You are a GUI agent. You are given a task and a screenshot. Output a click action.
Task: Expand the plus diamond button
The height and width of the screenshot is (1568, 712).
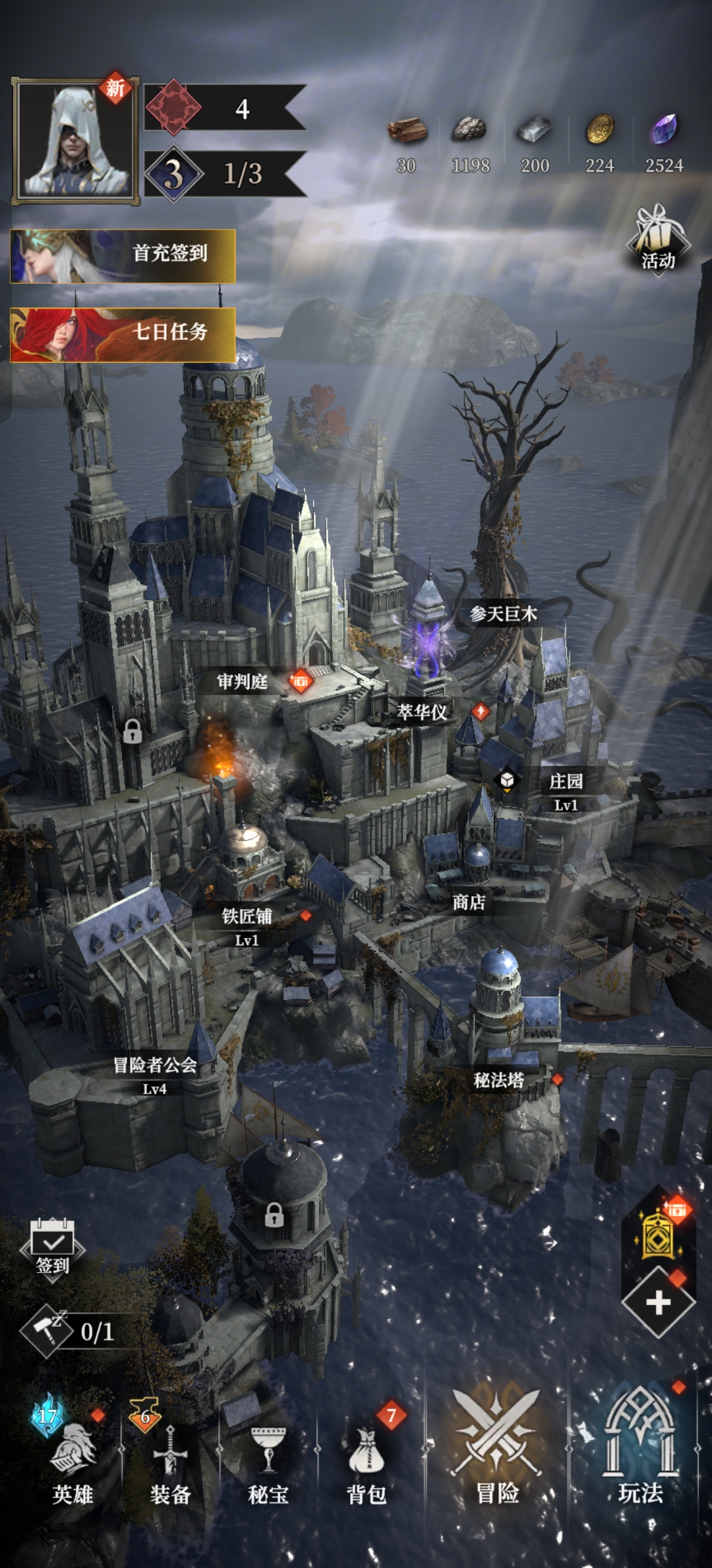(x=658, y=1302)
